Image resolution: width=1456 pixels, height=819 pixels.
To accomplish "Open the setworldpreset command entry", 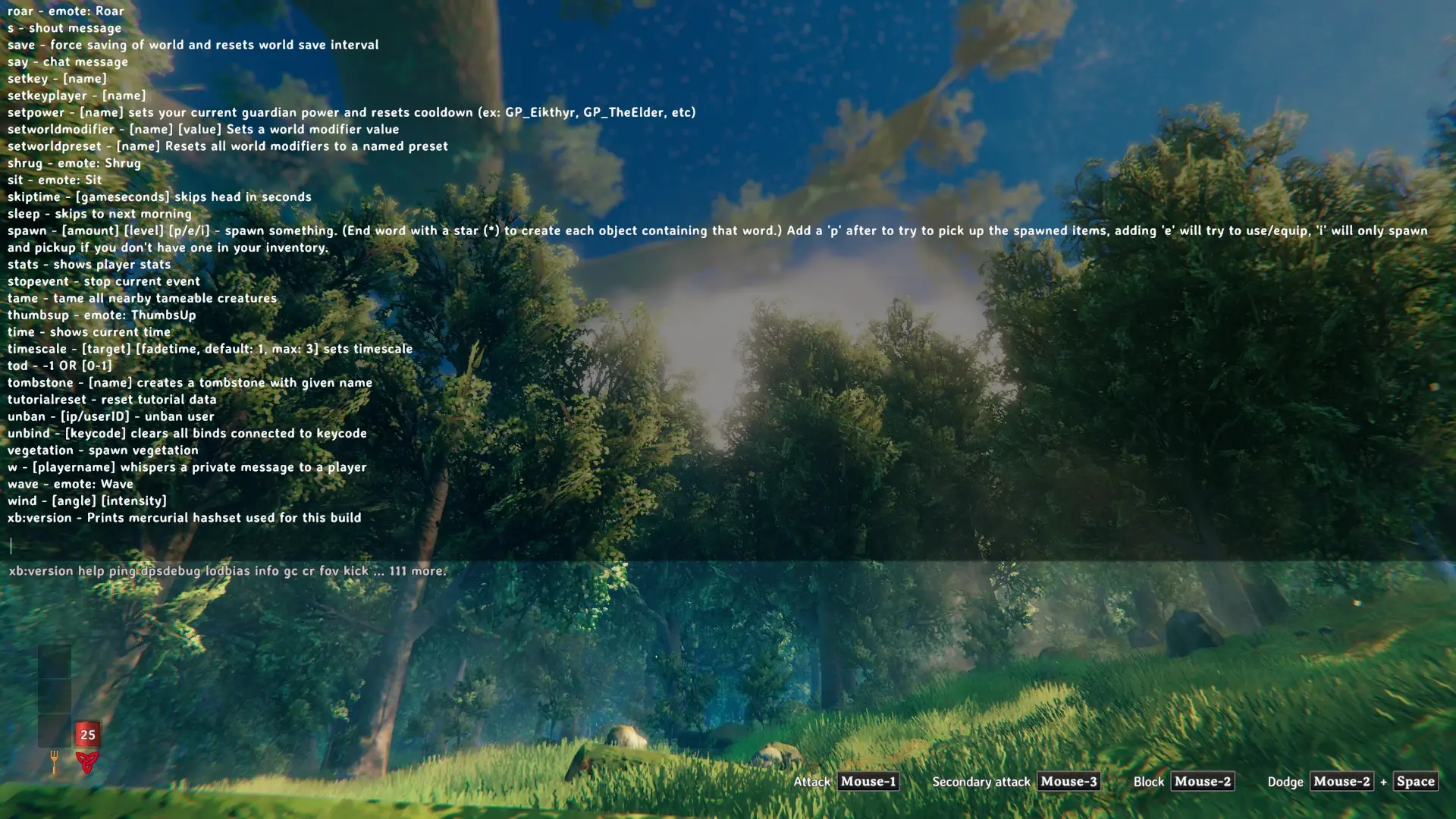I will pos(227,146).
